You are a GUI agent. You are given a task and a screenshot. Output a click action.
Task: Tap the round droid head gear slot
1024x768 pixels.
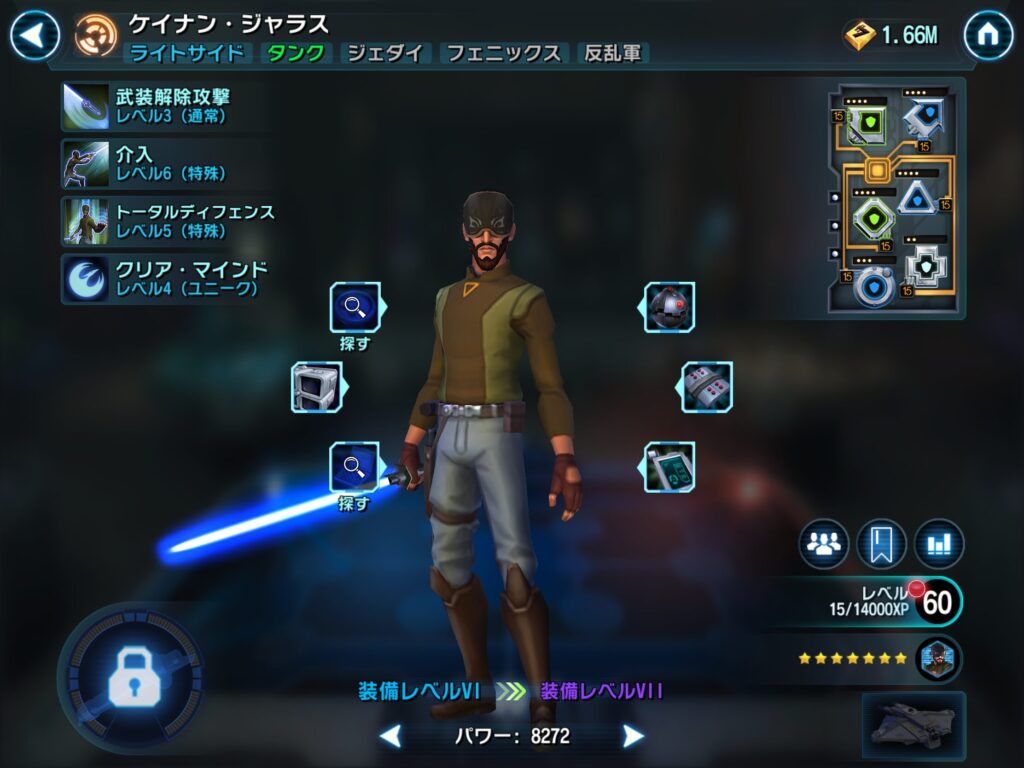[x=669, y=307]
